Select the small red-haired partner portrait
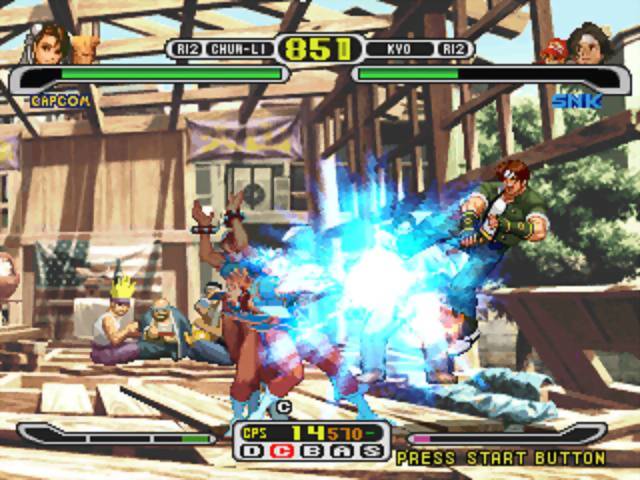Image resolution: width=640 pixels, height=480 pixels. point(551,49)
